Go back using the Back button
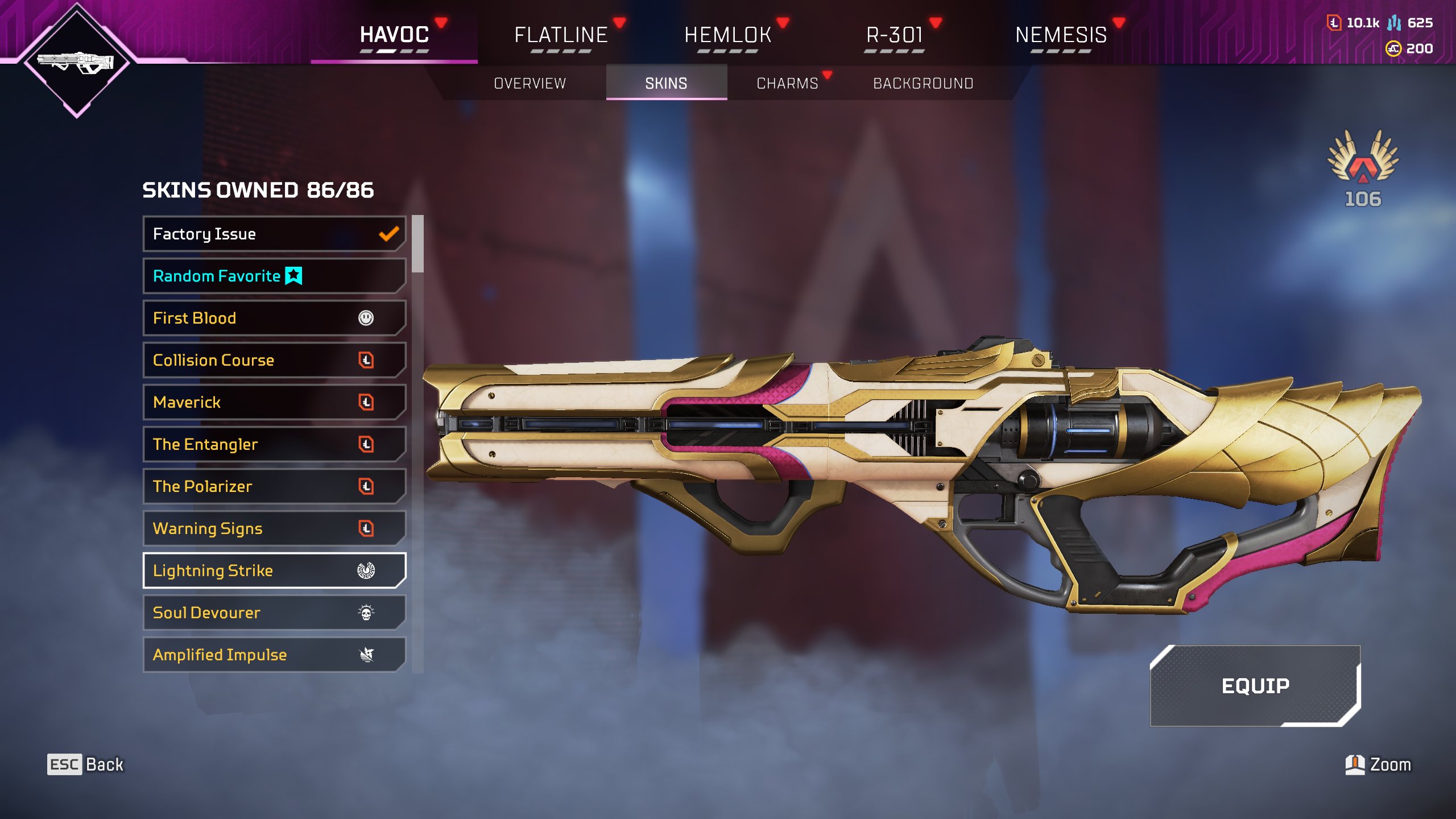This screenshot has height=819, width=1456. pyautogui.click(x=85, y=764)
